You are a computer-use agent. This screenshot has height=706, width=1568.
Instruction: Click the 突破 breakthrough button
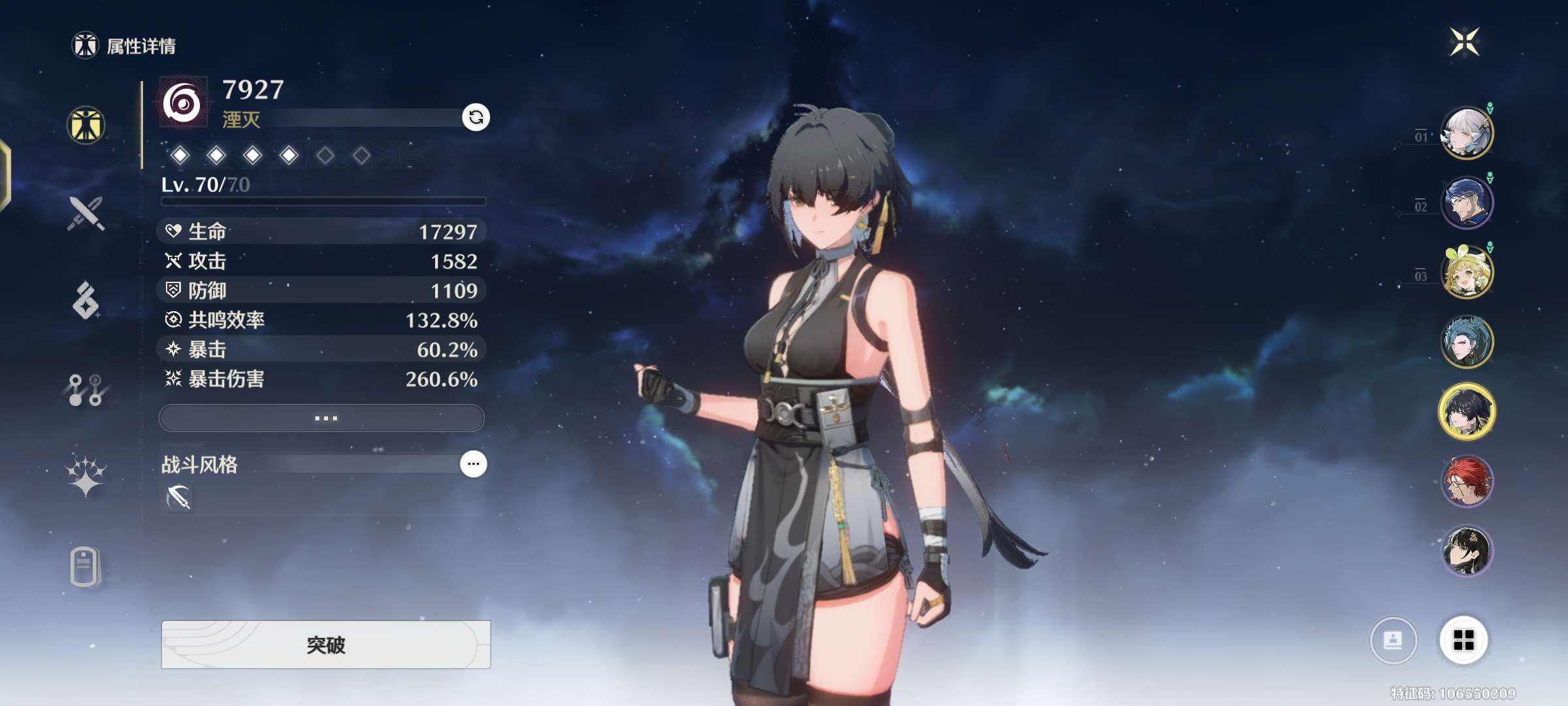coord(325,645)
